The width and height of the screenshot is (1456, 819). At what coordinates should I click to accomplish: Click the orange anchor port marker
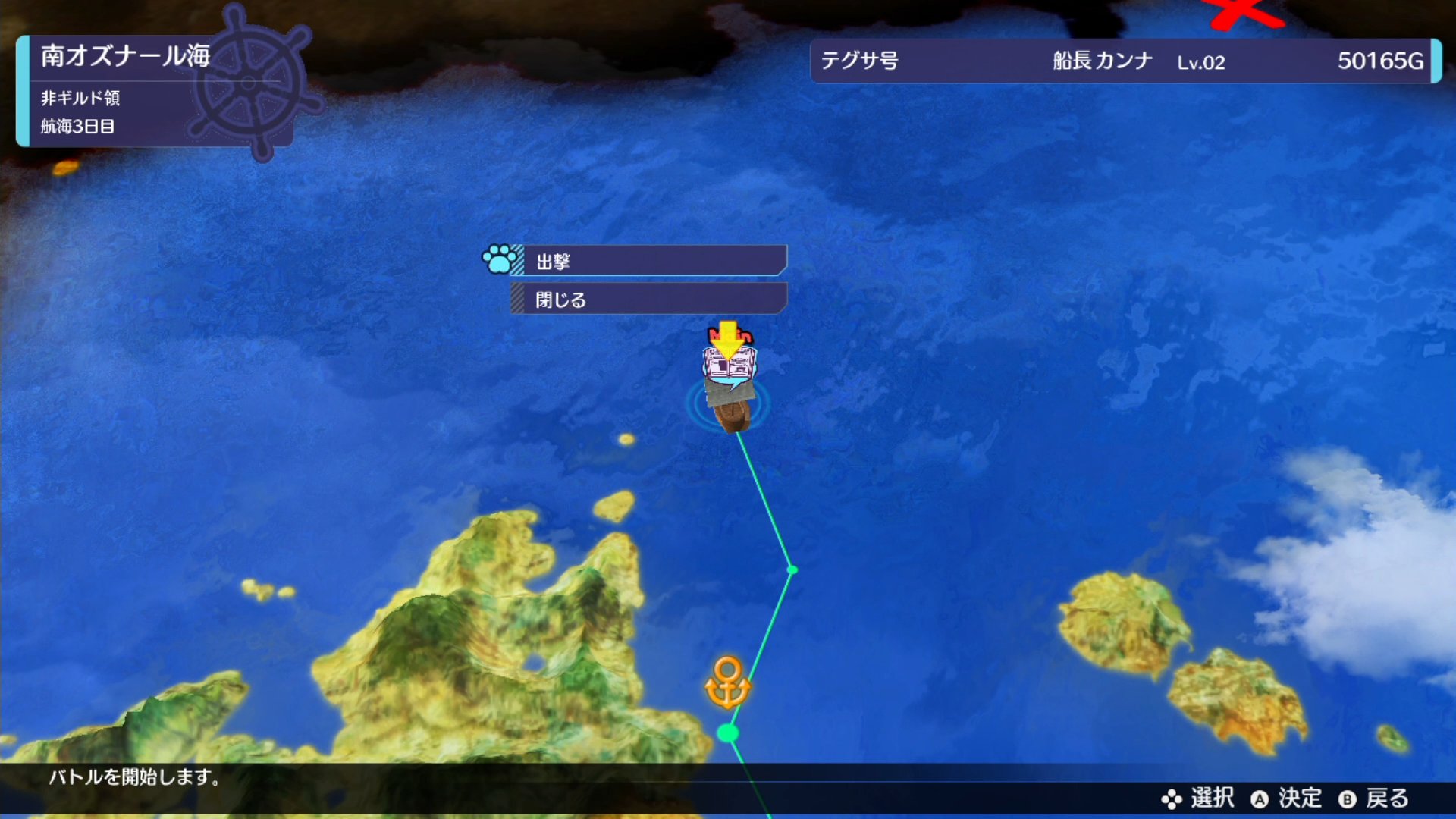(x=727, y=682)
